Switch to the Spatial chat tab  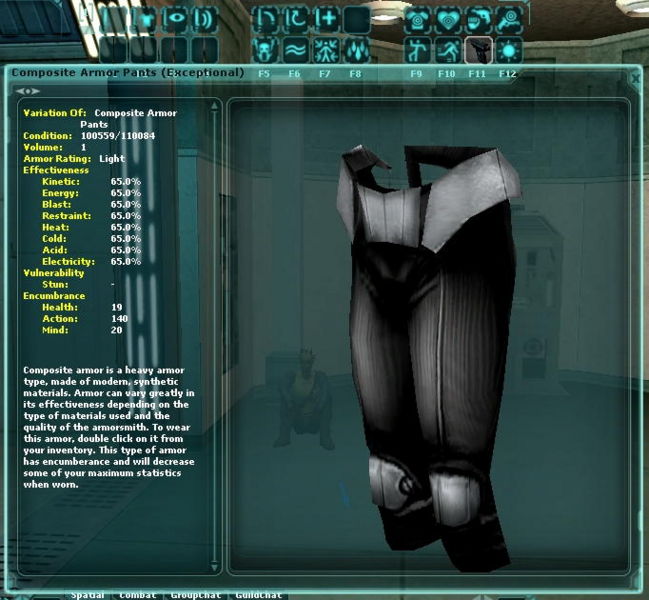pos(88,595)
